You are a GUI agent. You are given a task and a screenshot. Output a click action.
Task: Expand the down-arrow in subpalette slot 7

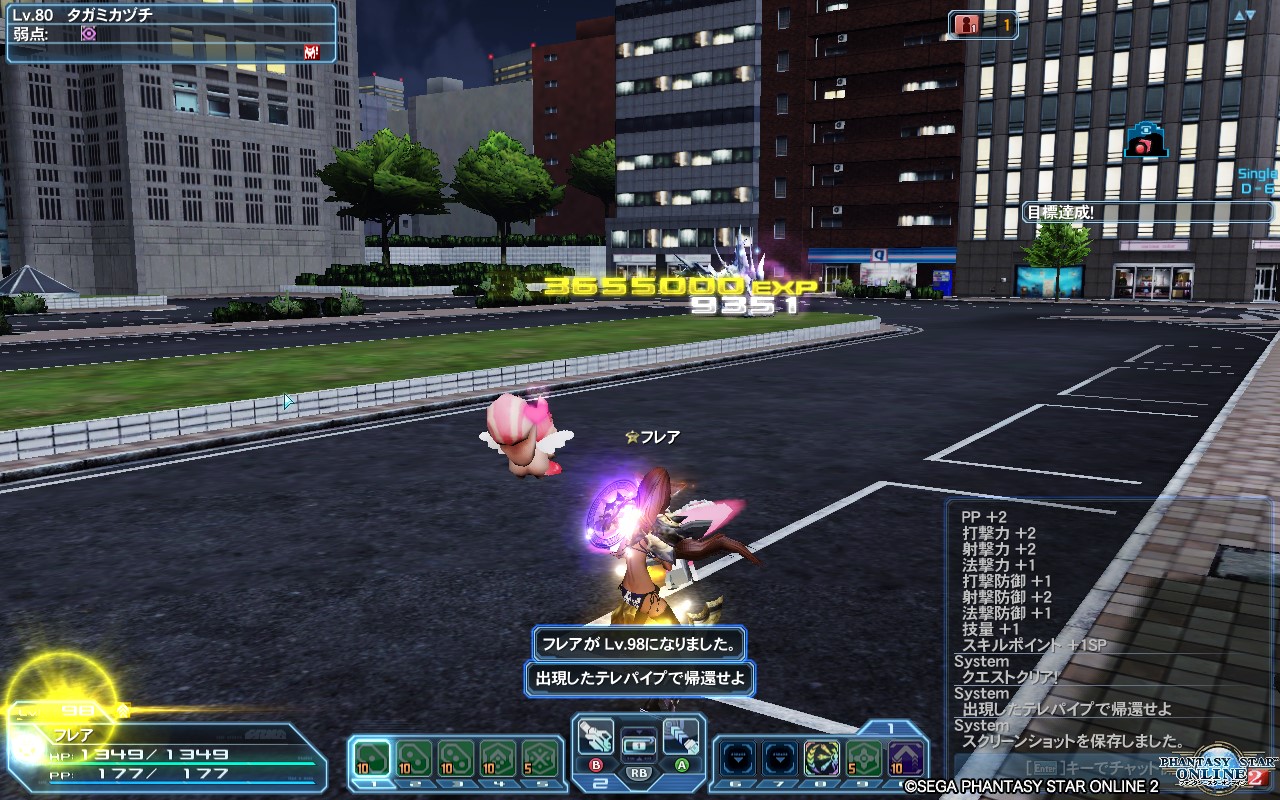tap(781, 758)
